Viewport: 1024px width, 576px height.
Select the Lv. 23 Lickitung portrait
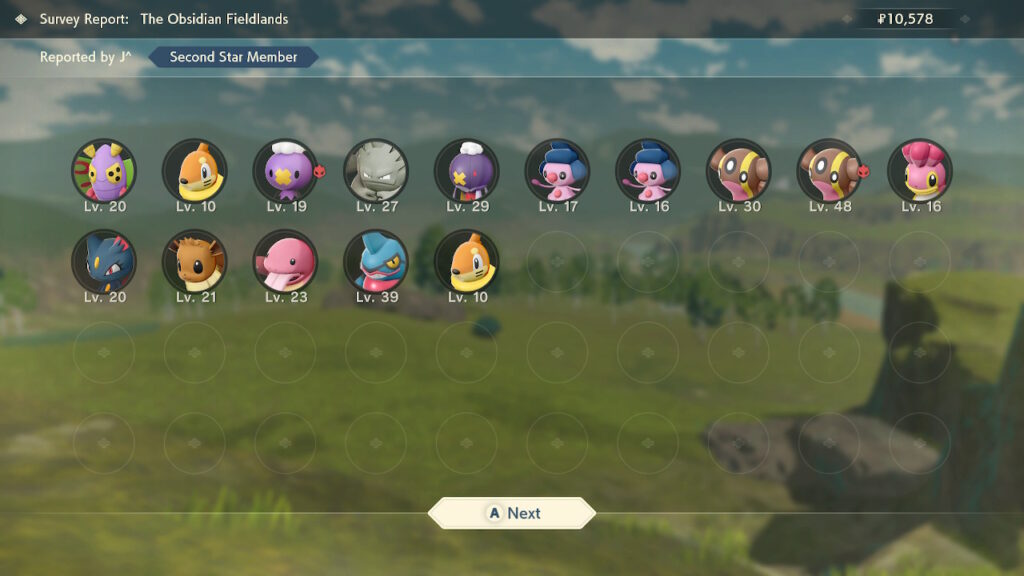pyautogui.click(x=285, y=261)
